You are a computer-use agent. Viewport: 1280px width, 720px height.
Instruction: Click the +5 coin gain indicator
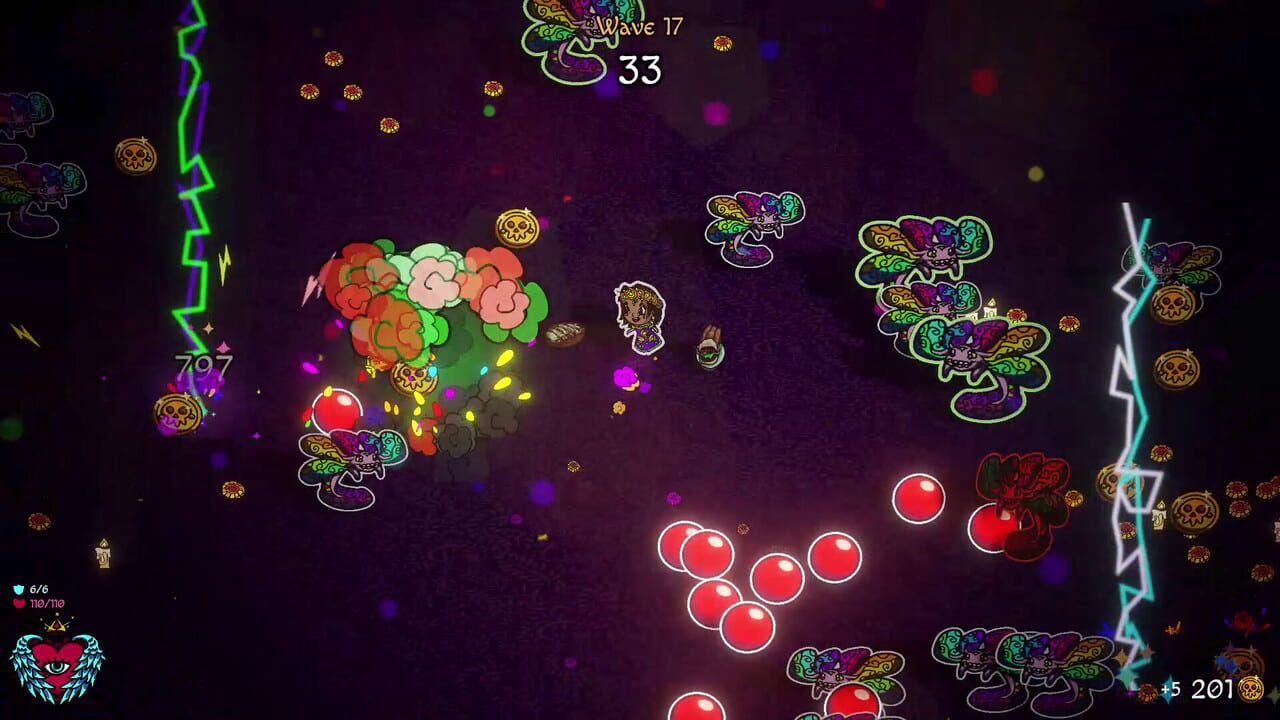1170,689
